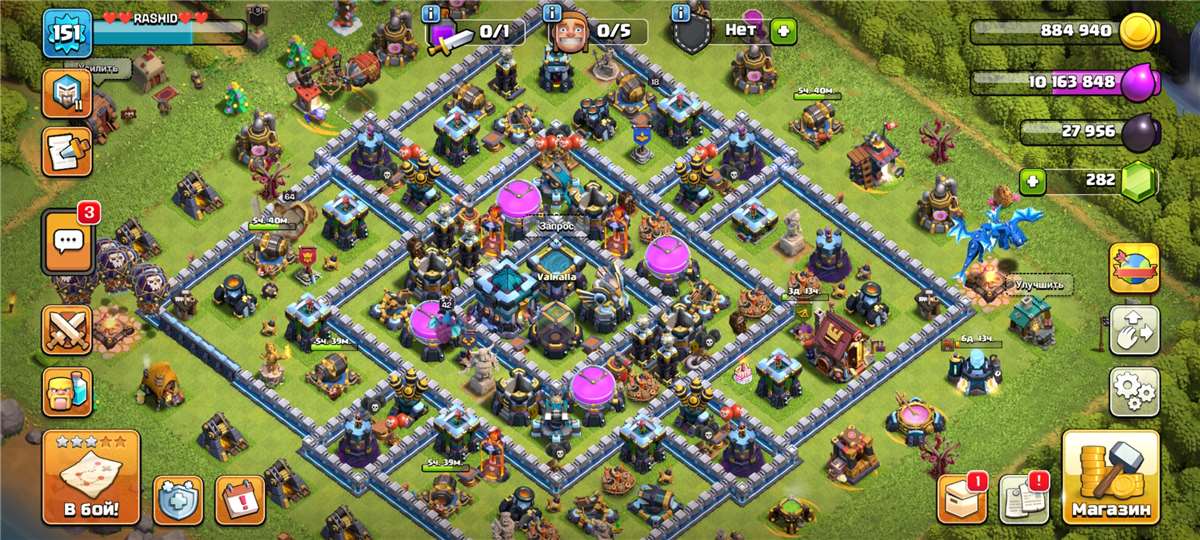1200x540 pixels.
Task: Open the blue shield button beside attack
Action: 178,499
